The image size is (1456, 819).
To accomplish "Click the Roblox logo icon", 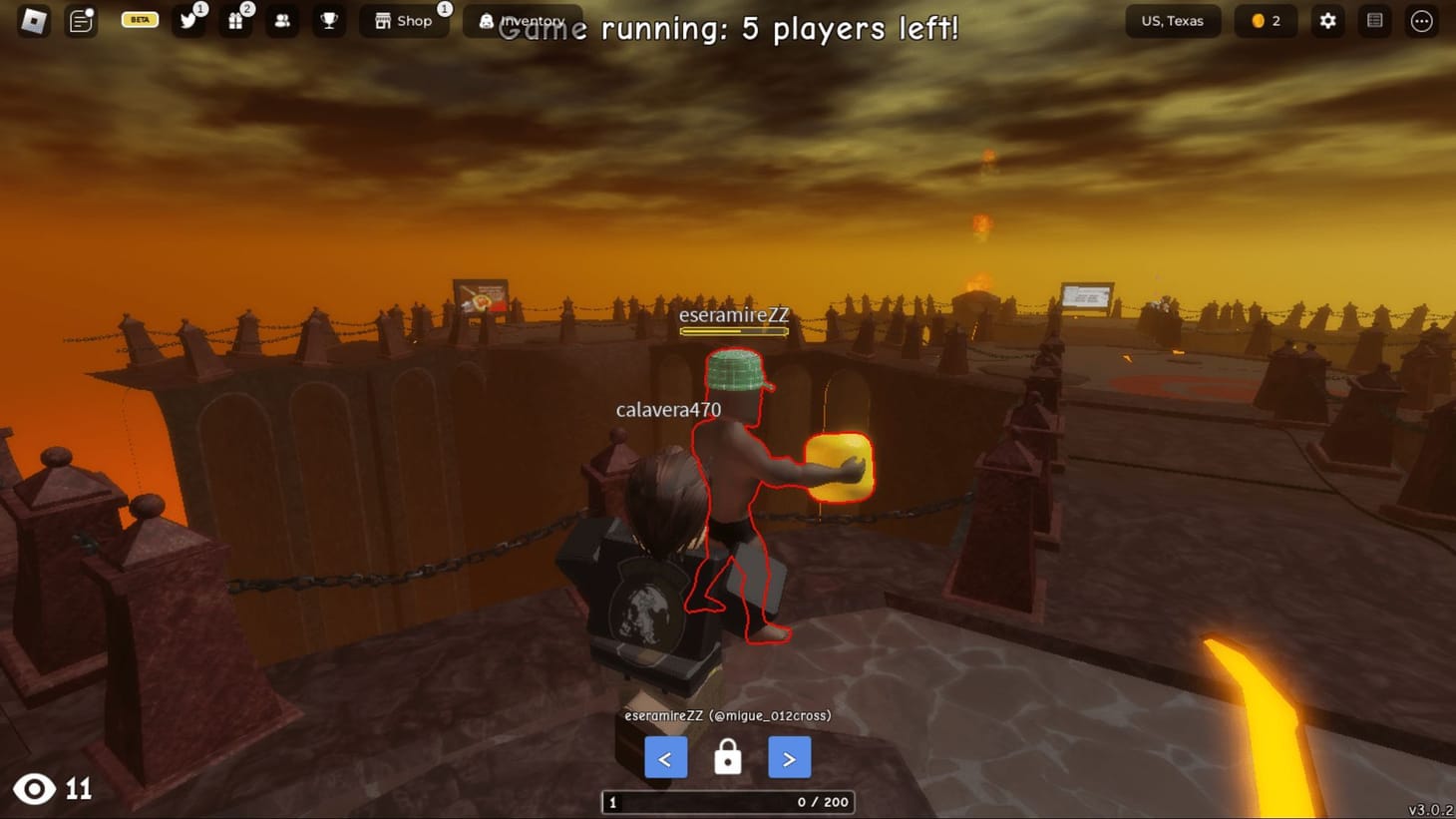I will 32,20.
